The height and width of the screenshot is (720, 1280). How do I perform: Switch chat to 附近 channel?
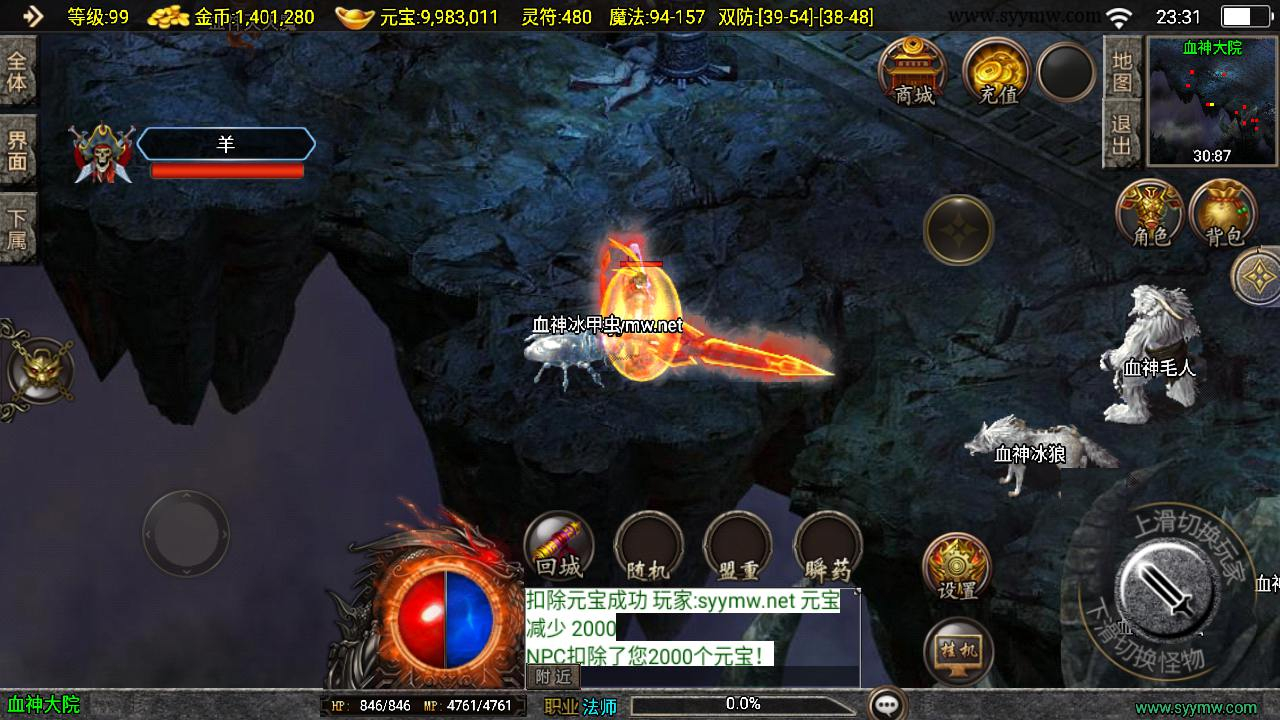[553, 677]
